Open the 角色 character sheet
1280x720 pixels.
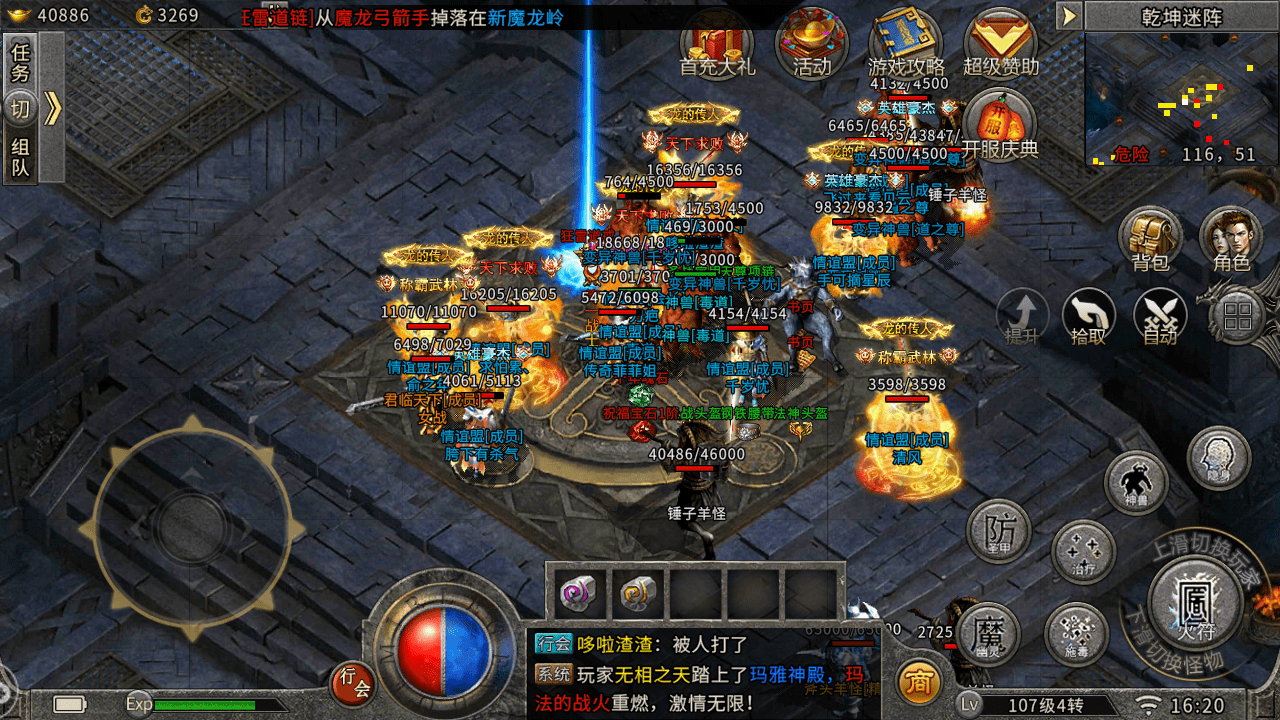click(x=1231, y=240)
